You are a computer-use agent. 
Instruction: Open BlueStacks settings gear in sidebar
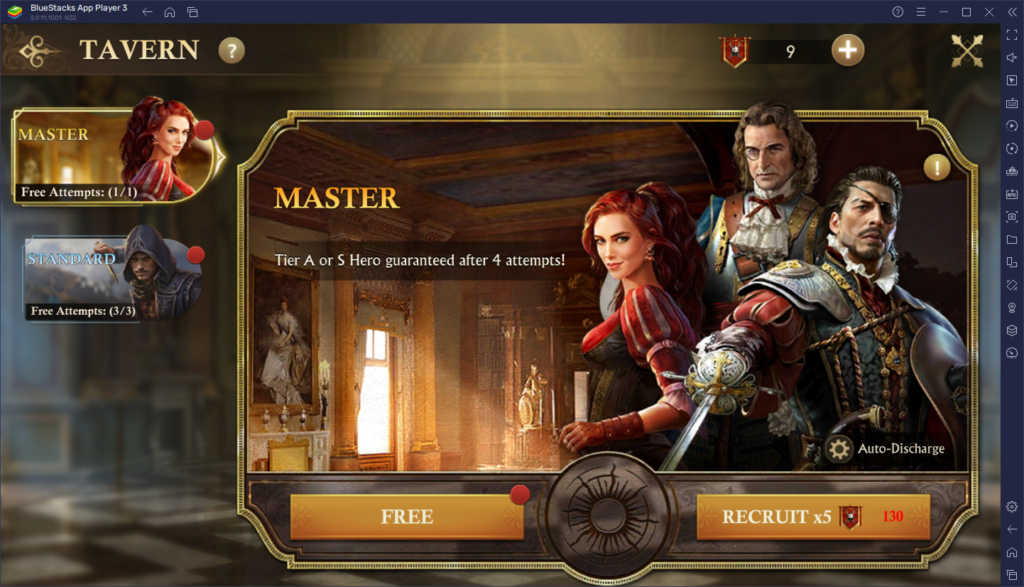(x=1012, y=506)
